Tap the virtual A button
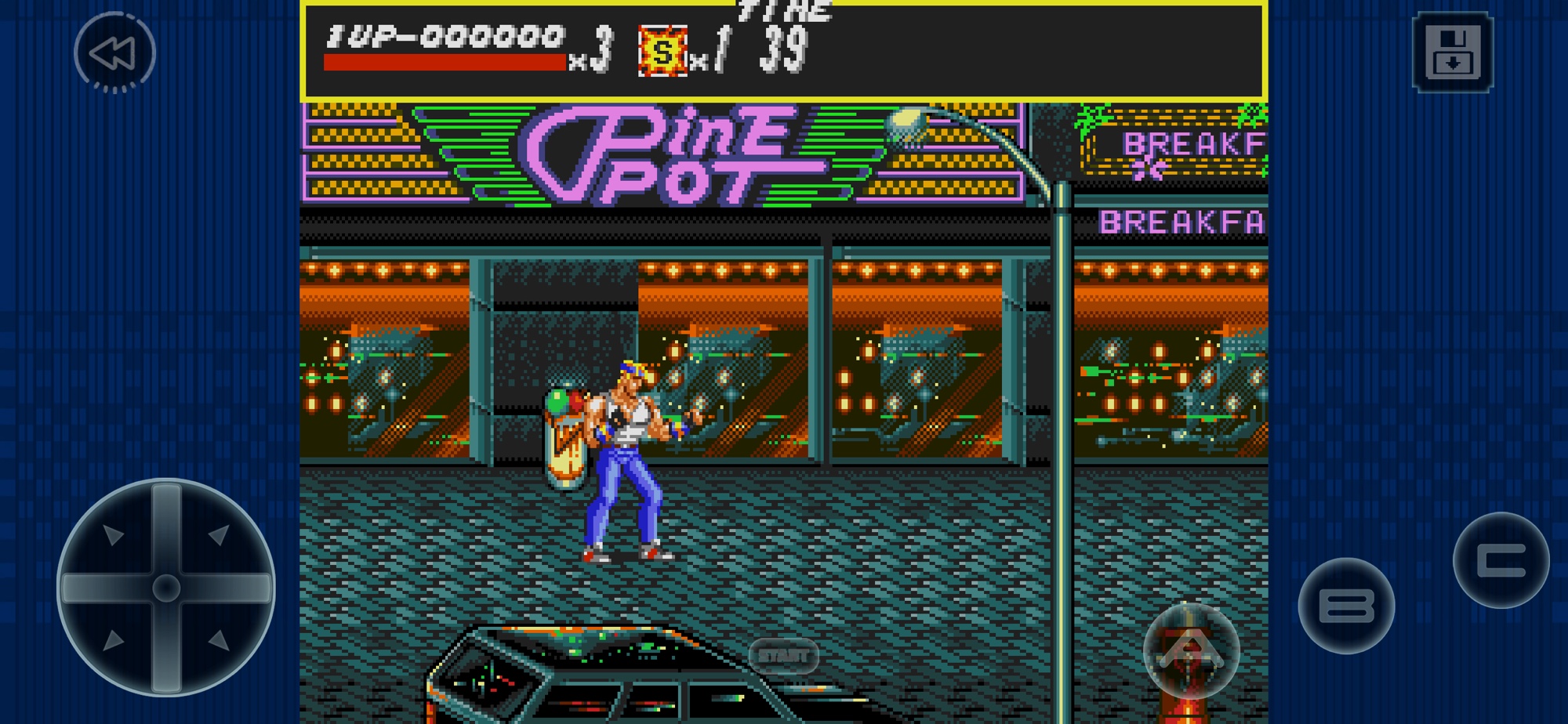Screen dimensions: 1568x724 1190,650
